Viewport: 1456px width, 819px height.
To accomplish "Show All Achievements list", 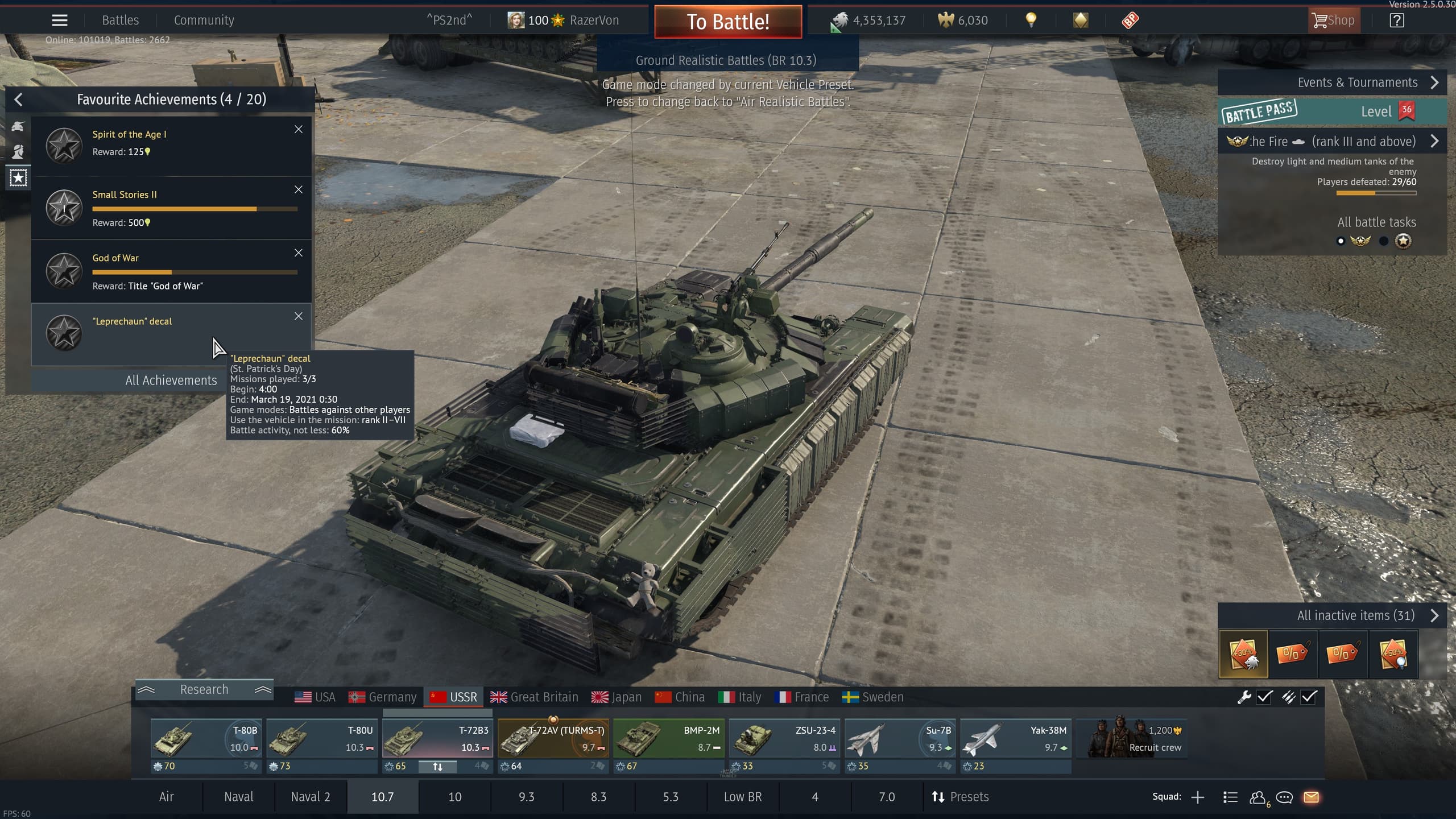I will tap(171, 380).
